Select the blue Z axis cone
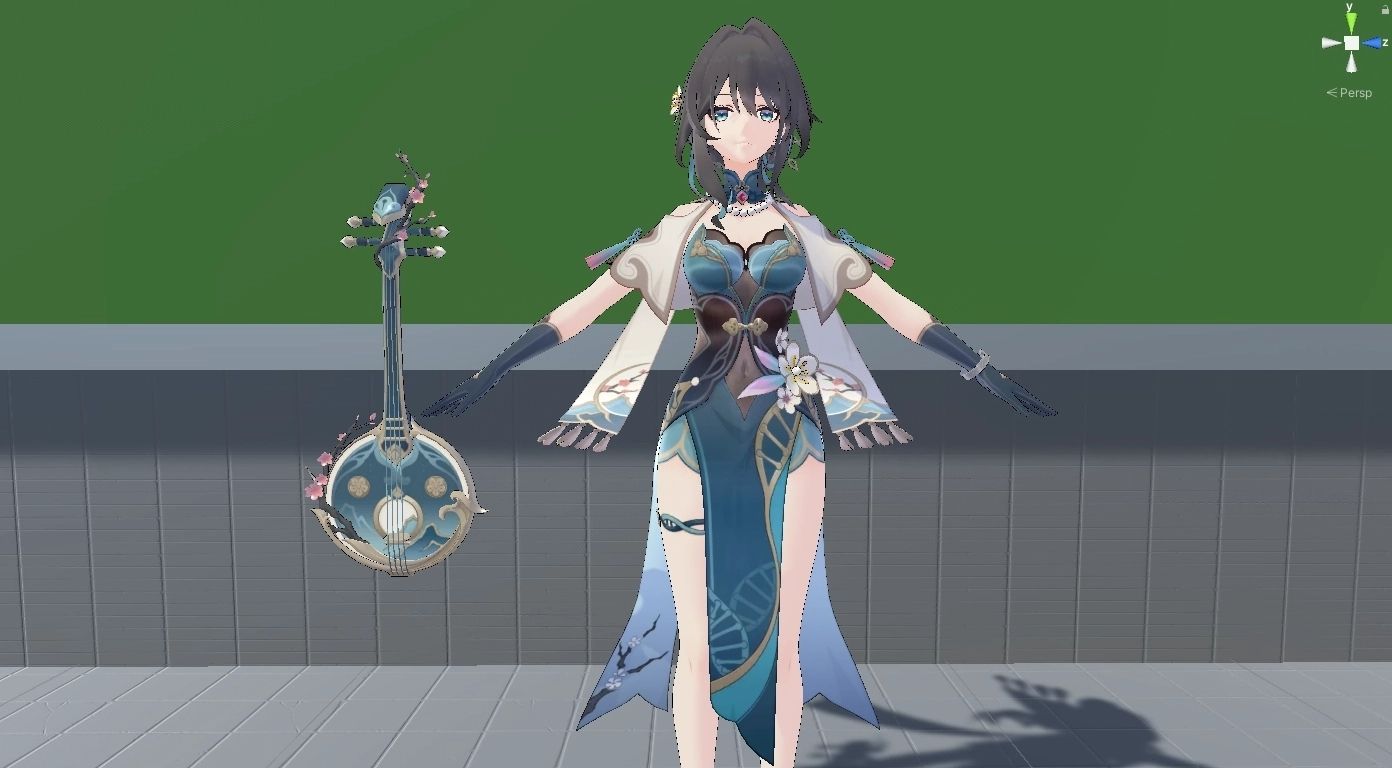The width and height of the screenshot is (1392, 768). 1371,43
